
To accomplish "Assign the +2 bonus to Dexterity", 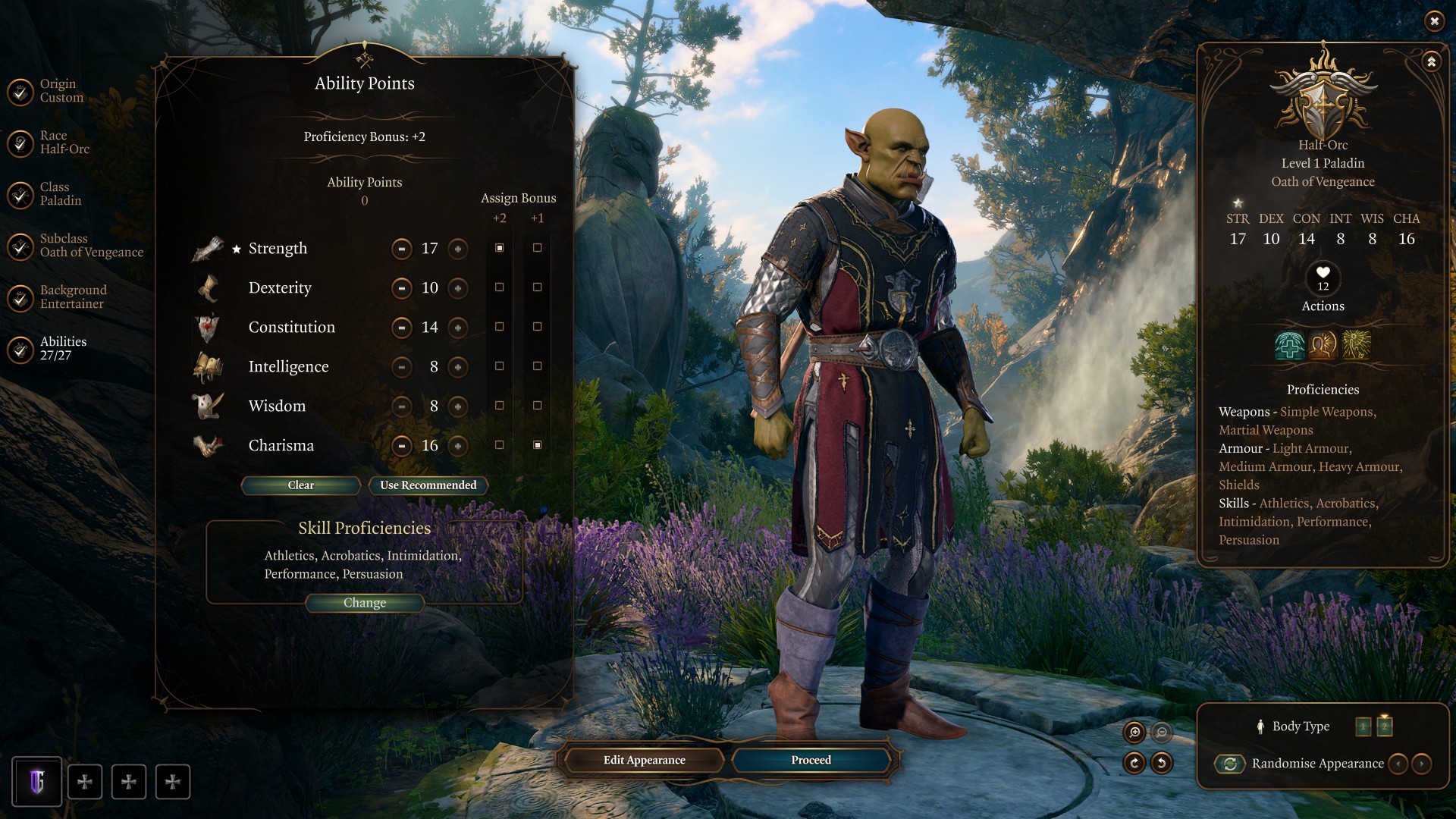I will [x=499, y=287].
